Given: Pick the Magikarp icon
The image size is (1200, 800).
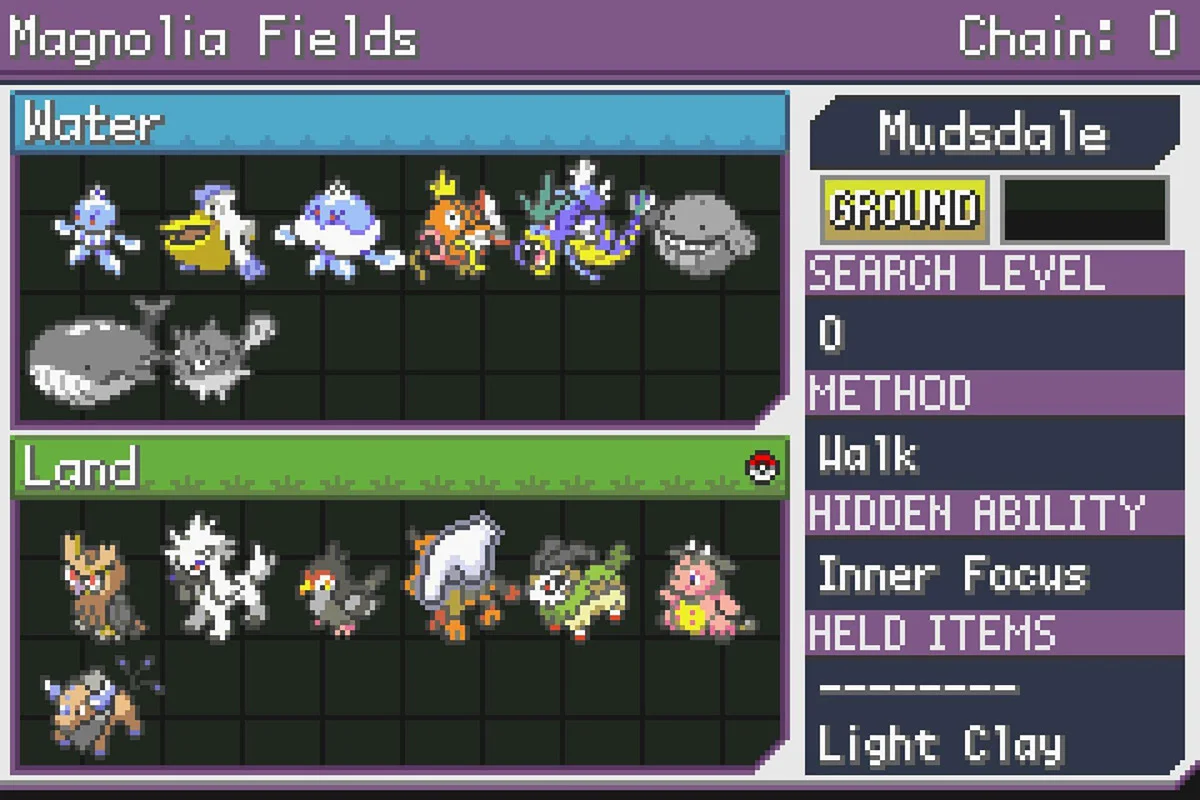Looking at the screenshot, I should (455, 232).
